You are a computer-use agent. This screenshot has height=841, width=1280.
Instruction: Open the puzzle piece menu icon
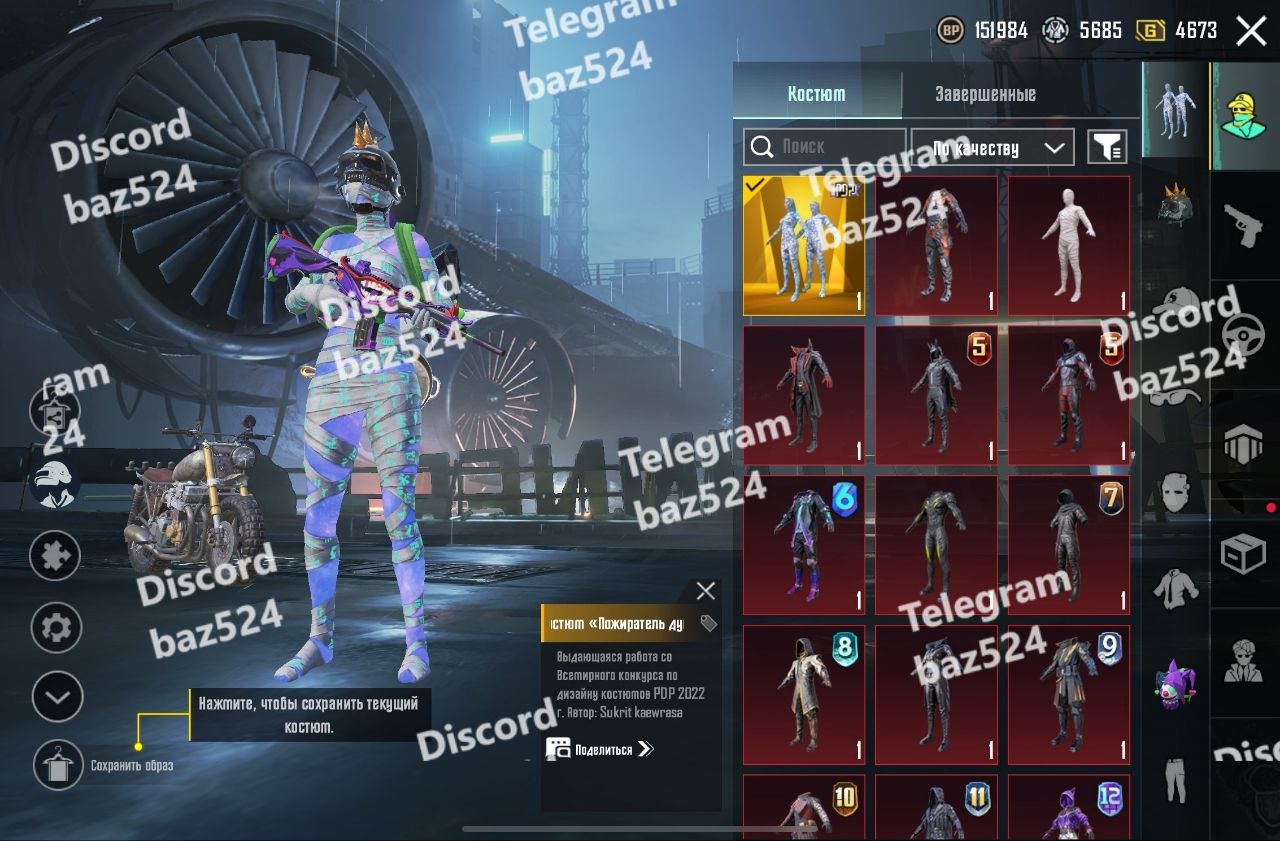click(56, 555)
